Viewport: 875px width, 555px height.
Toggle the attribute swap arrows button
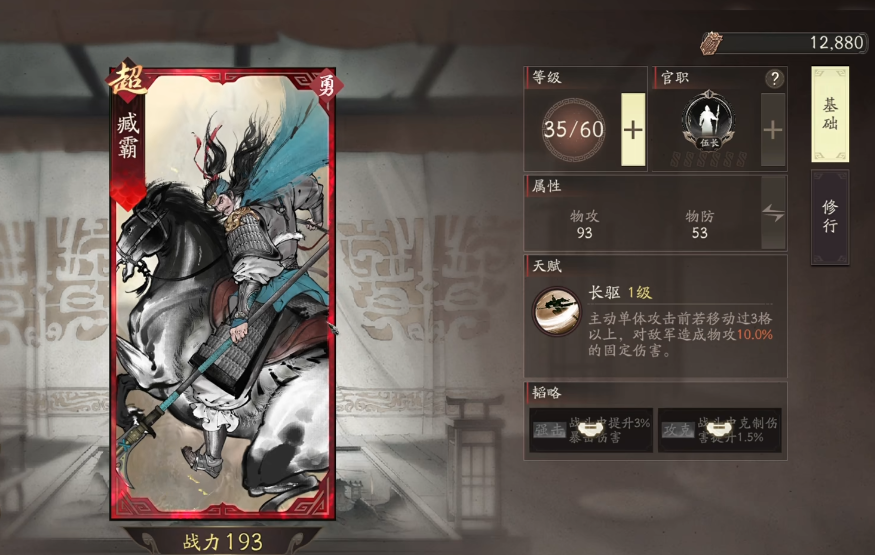[773, 212]
